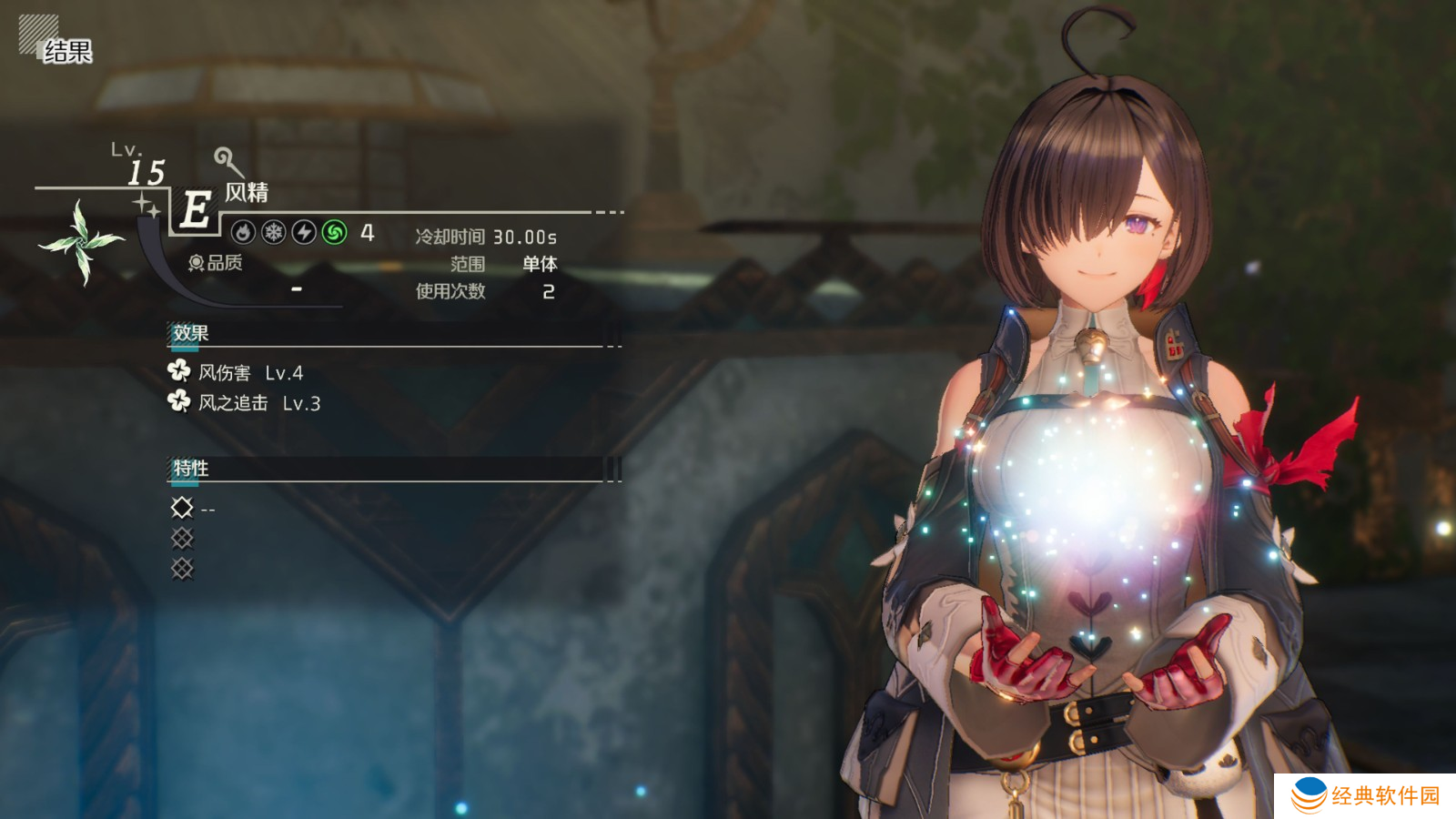Choose the 风伤害 Lv.4 effect row

tap(237, 372)
